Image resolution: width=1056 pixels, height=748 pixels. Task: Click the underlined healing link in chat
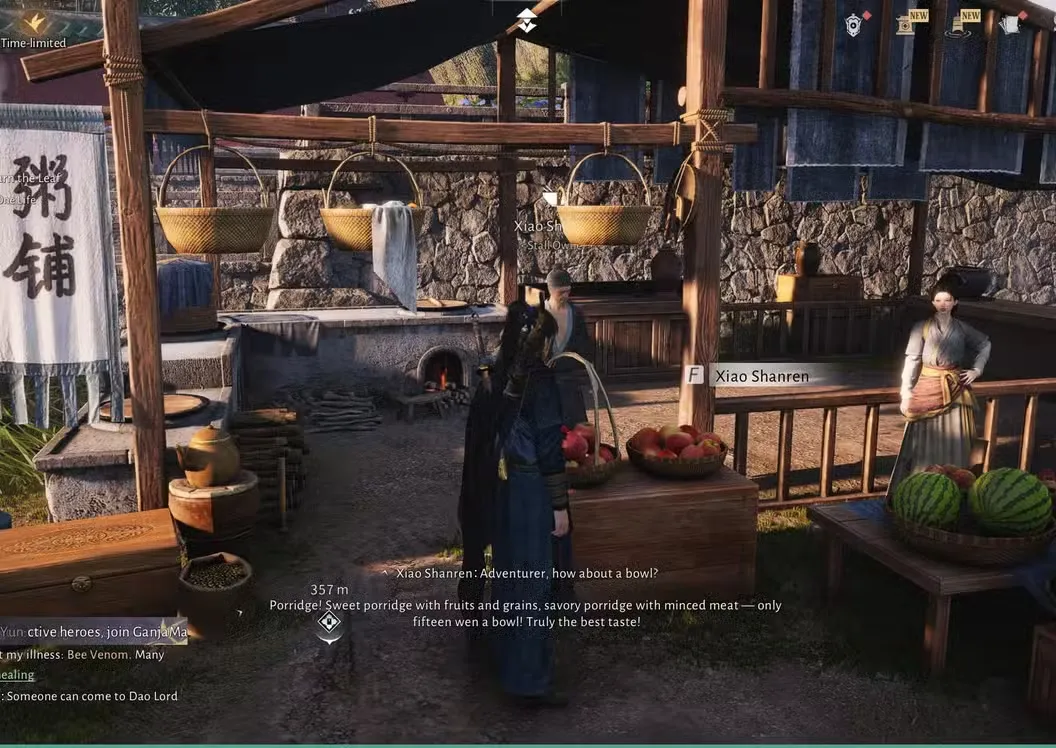coord(17,675)
